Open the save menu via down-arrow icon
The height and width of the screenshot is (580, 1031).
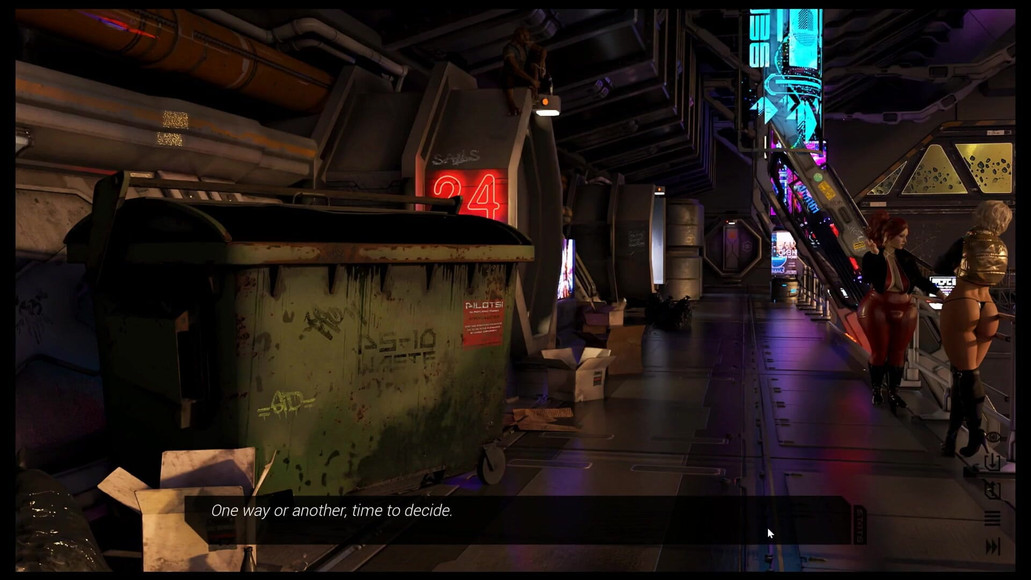pyautogui.click(x=992, y=463)
